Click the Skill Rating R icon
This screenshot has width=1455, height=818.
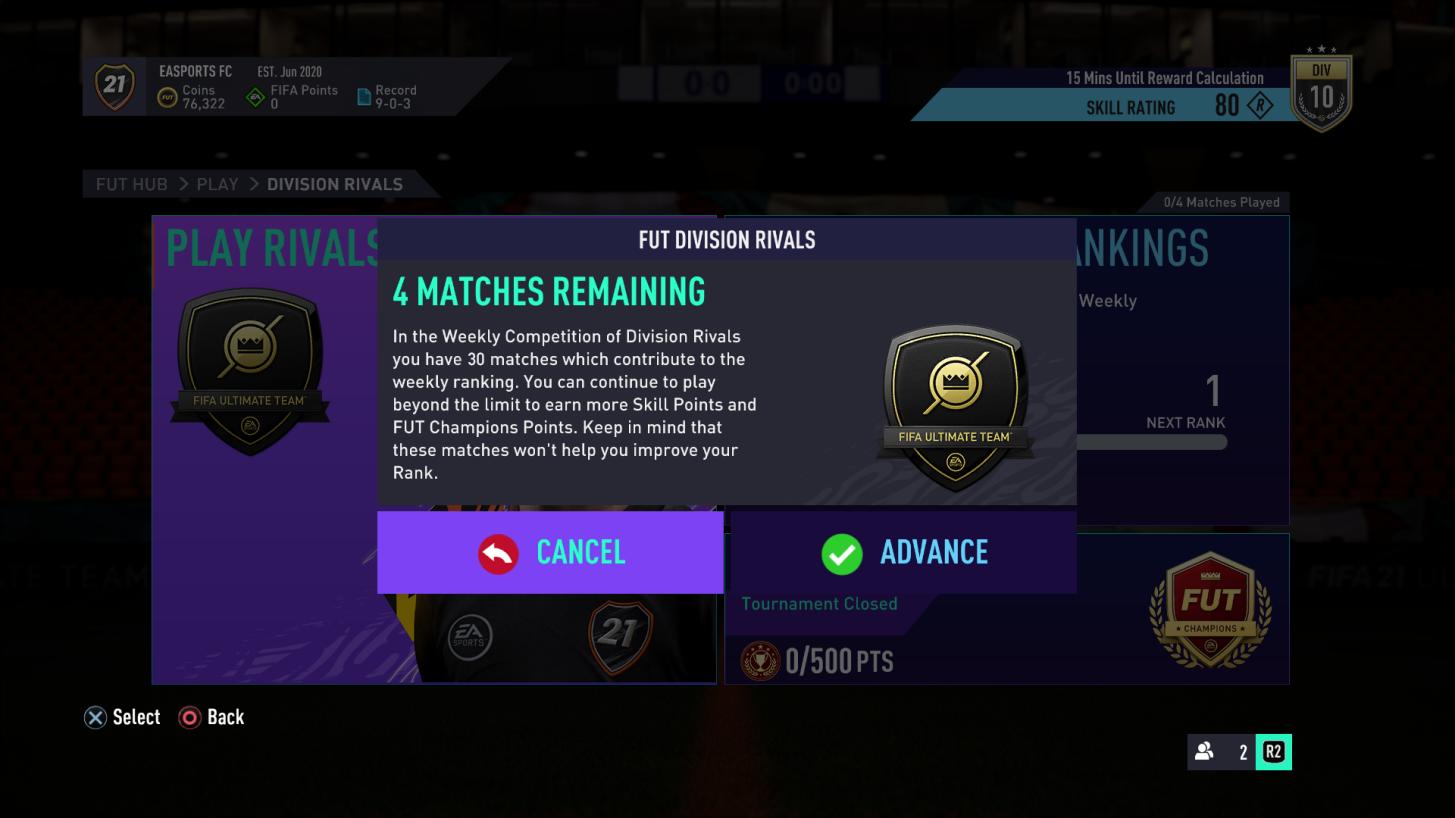point(1262,107)
